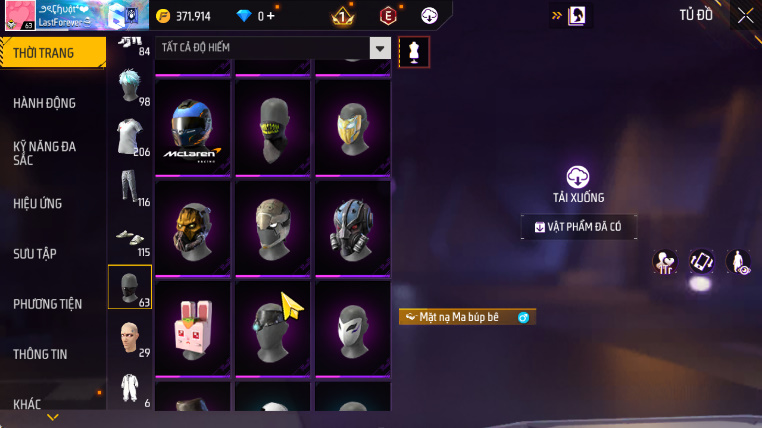Click the Vật Phẩm Đã Có button
Viewport: 762px width, 428px height.
pos(578,227)
